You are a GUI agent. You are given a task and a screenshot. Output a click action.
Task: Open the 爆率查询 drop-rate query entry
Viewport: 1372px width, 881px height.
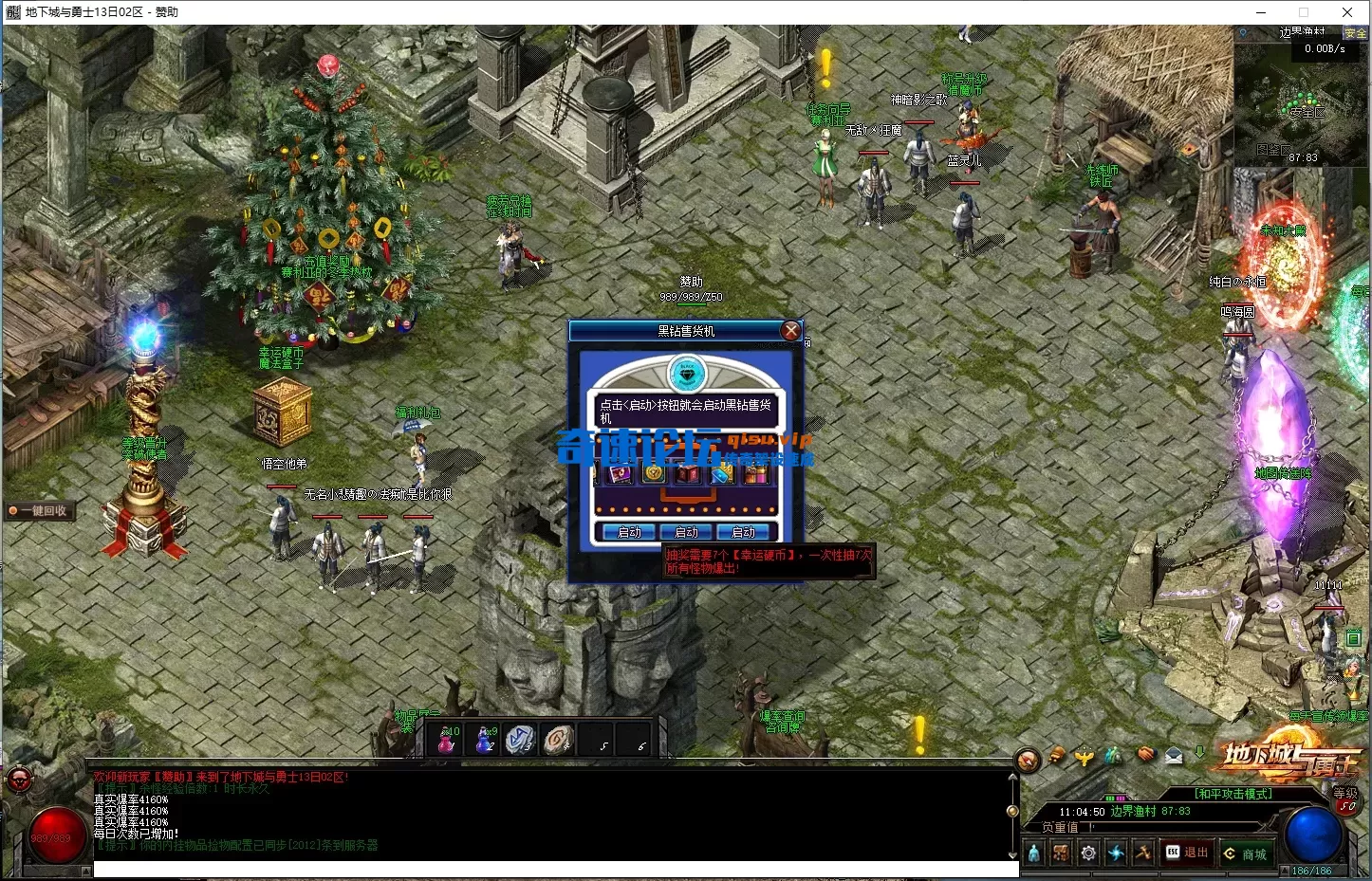coord(782,715)
